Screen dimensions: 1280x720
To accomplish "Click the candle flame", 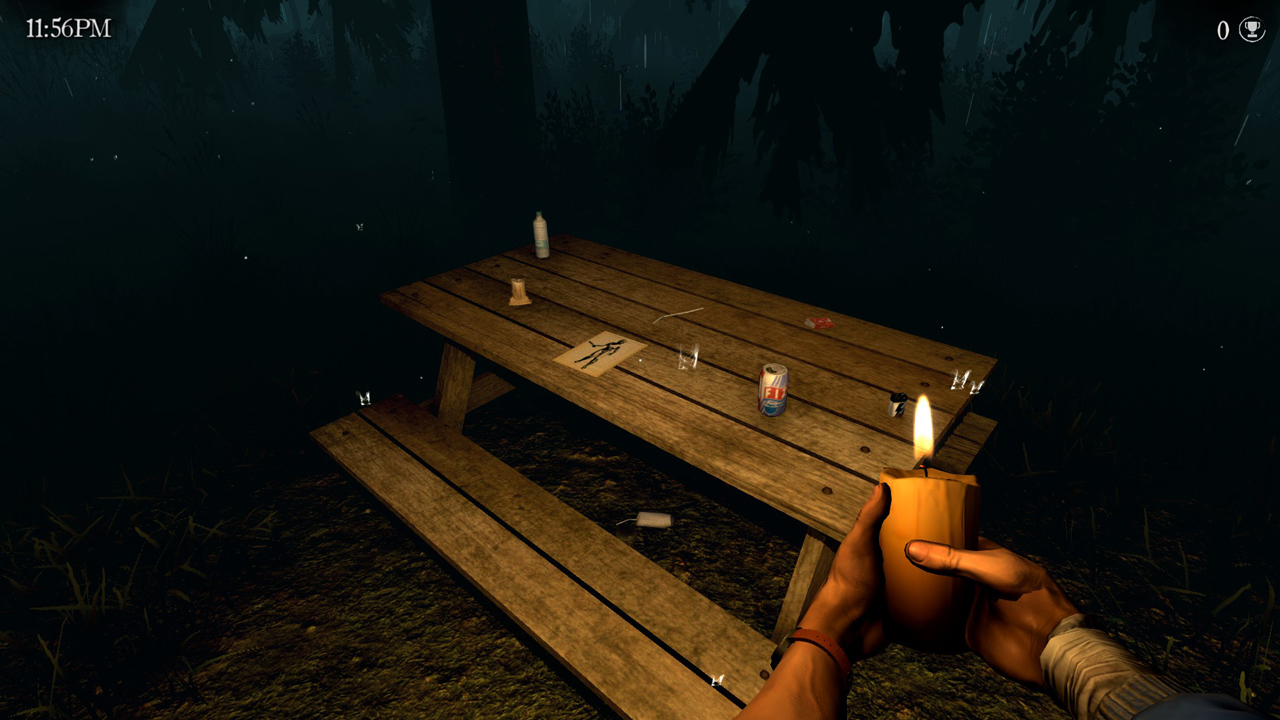I will [921, 432].
